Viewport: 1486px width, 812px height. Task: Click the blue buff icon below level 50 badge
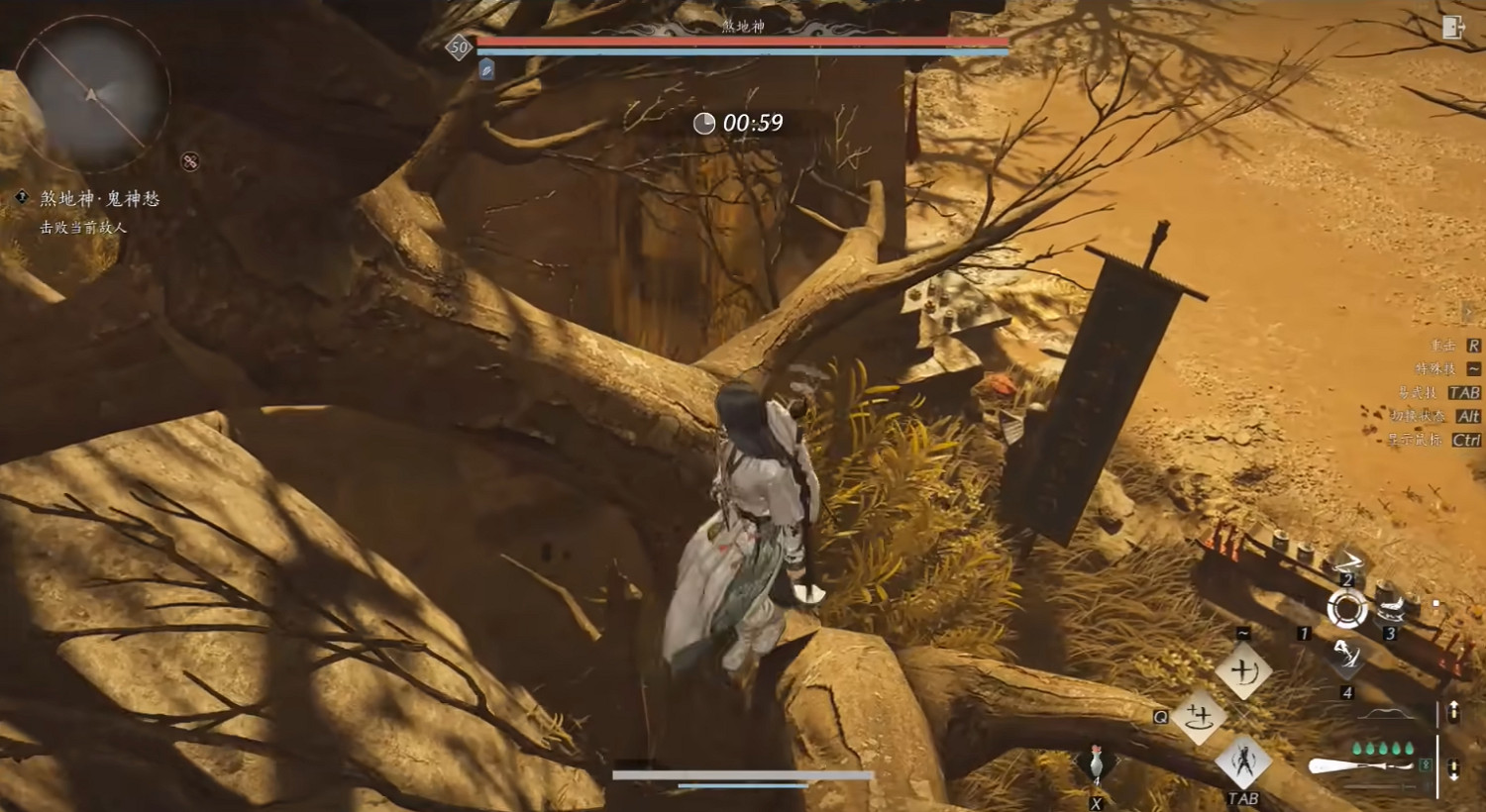(484, 69)
